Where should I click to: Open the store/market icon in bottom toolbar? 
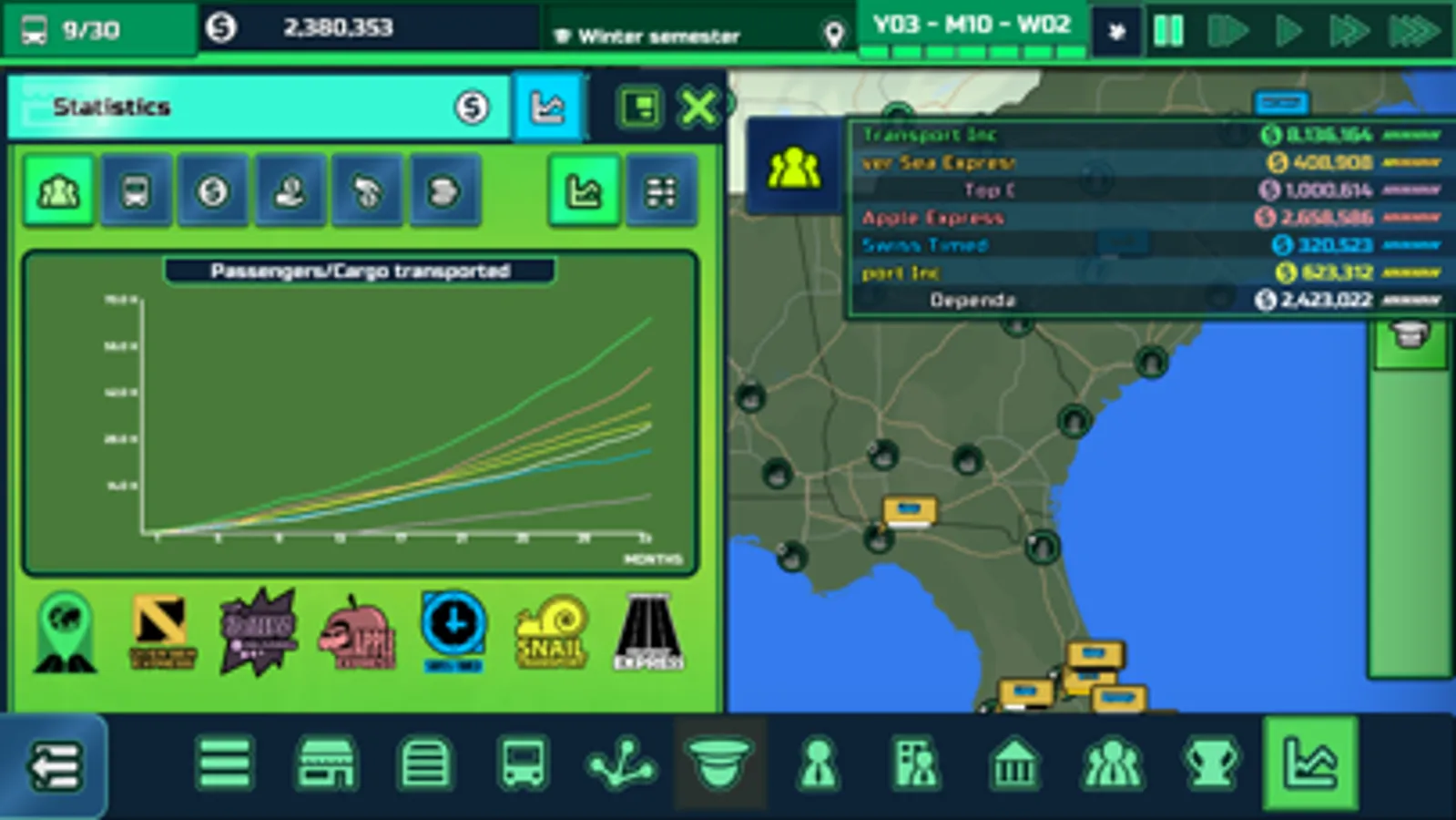point(328,765)
